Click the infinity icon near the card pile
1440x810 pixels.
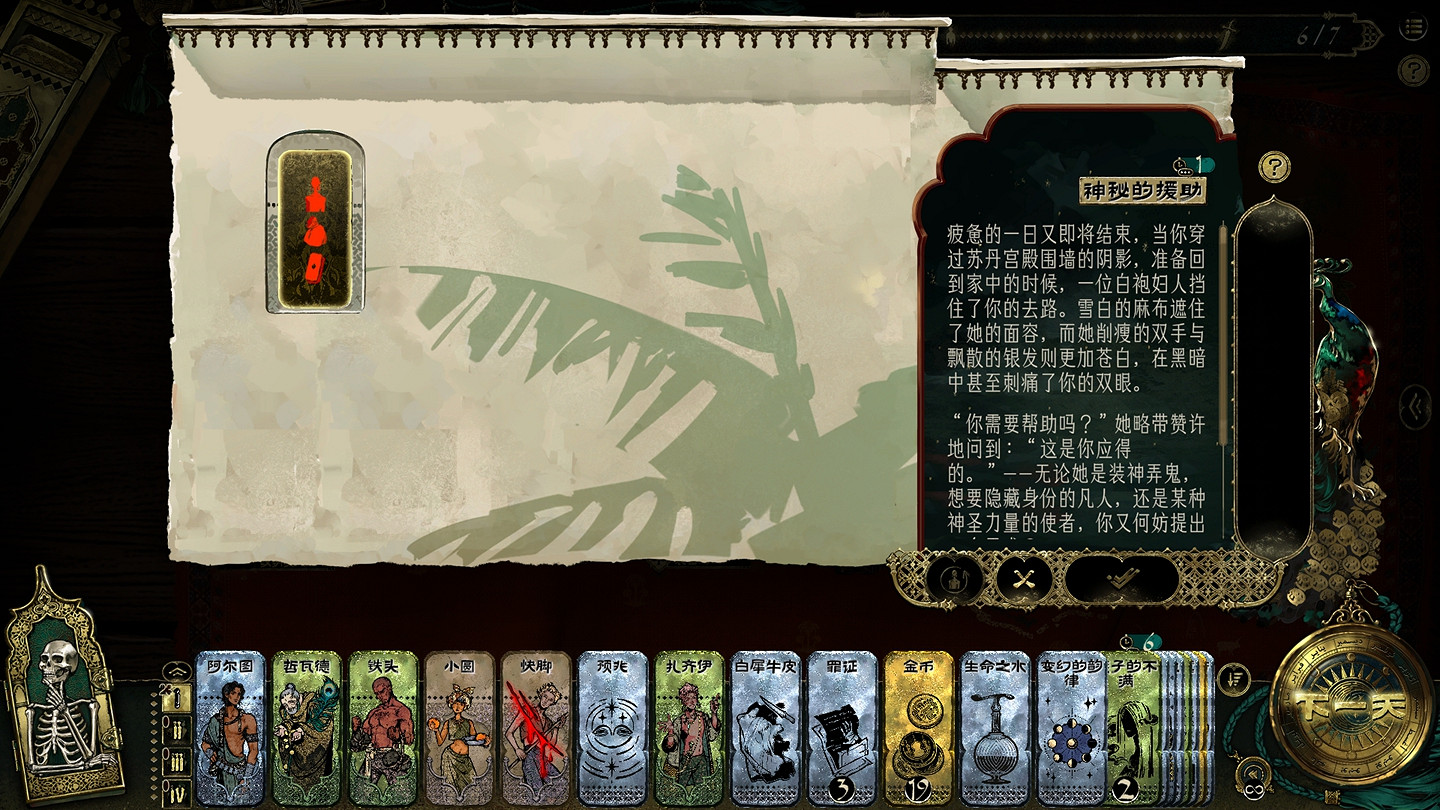pos(1253,789)
